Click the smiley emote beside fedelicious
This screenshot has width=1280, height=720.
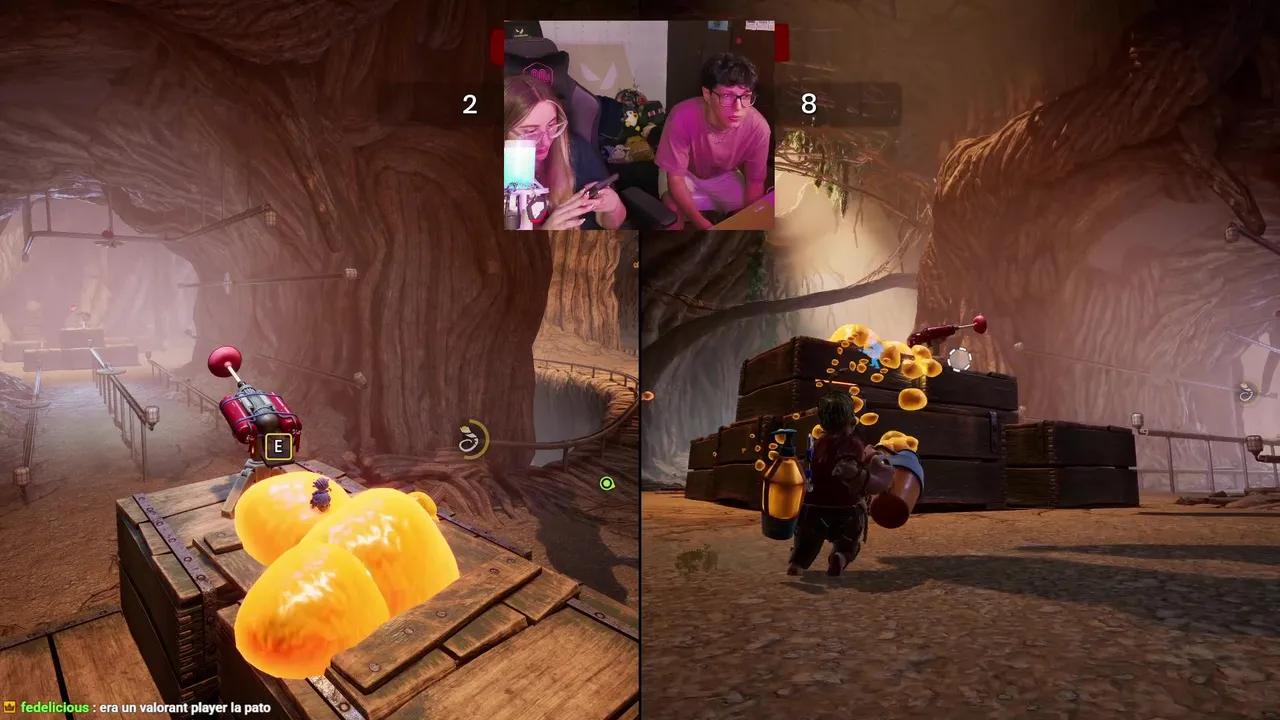[x=12, y=707]
